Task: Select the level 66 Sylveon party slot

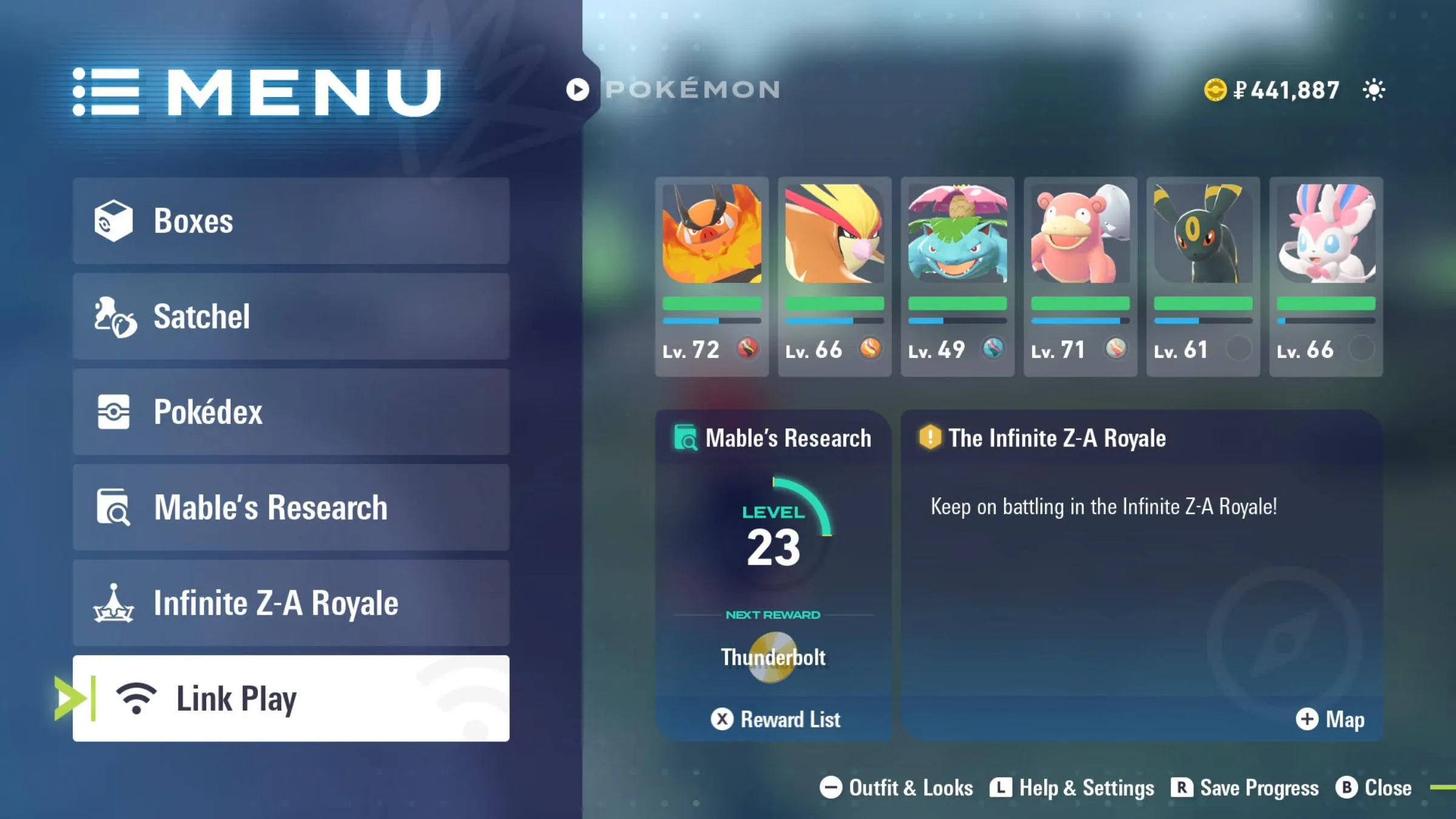Action: pyautogui.click(x=1326, y=277)
